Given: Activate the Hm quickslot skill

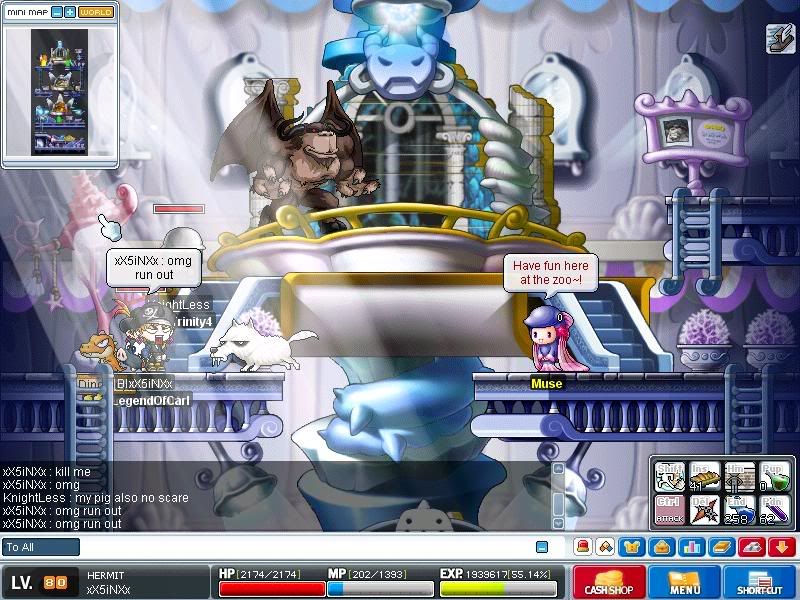Looking at the screenshot, I should click(738, 477).
